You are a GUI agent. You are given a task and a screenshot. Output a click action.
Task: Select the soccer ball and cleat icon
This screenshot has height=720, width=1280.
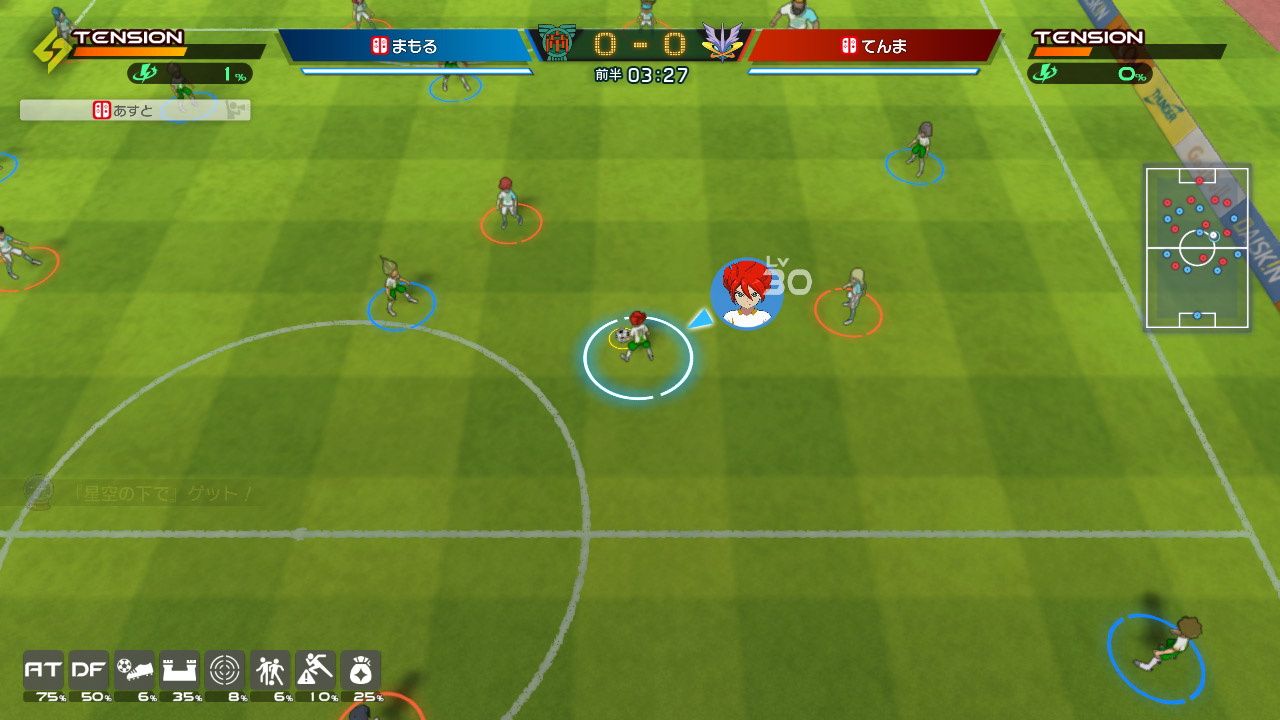pyautogui.click(x=134, y=670)
